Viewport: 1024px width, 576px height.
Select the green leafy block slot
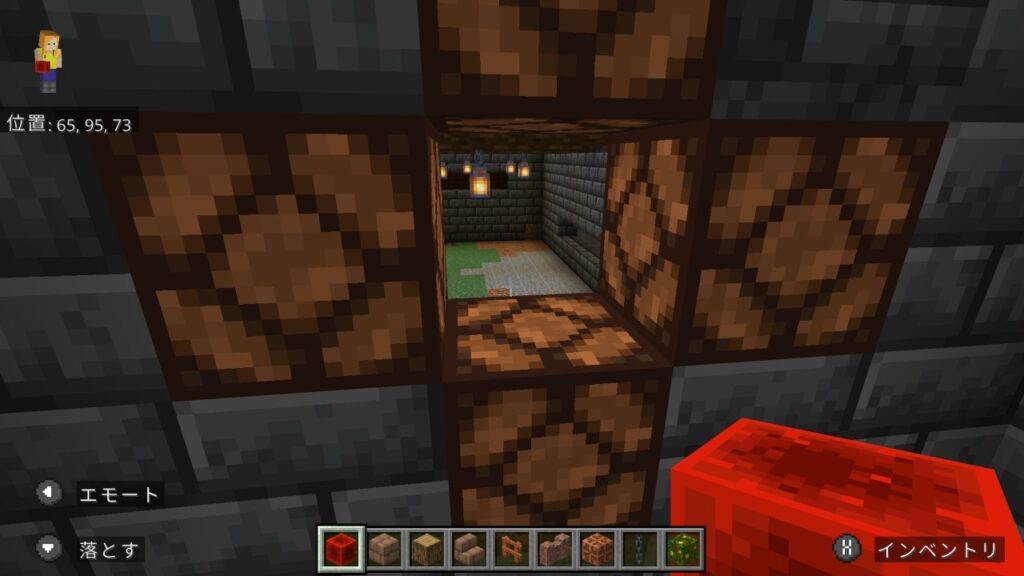click(x=683, y=548)
